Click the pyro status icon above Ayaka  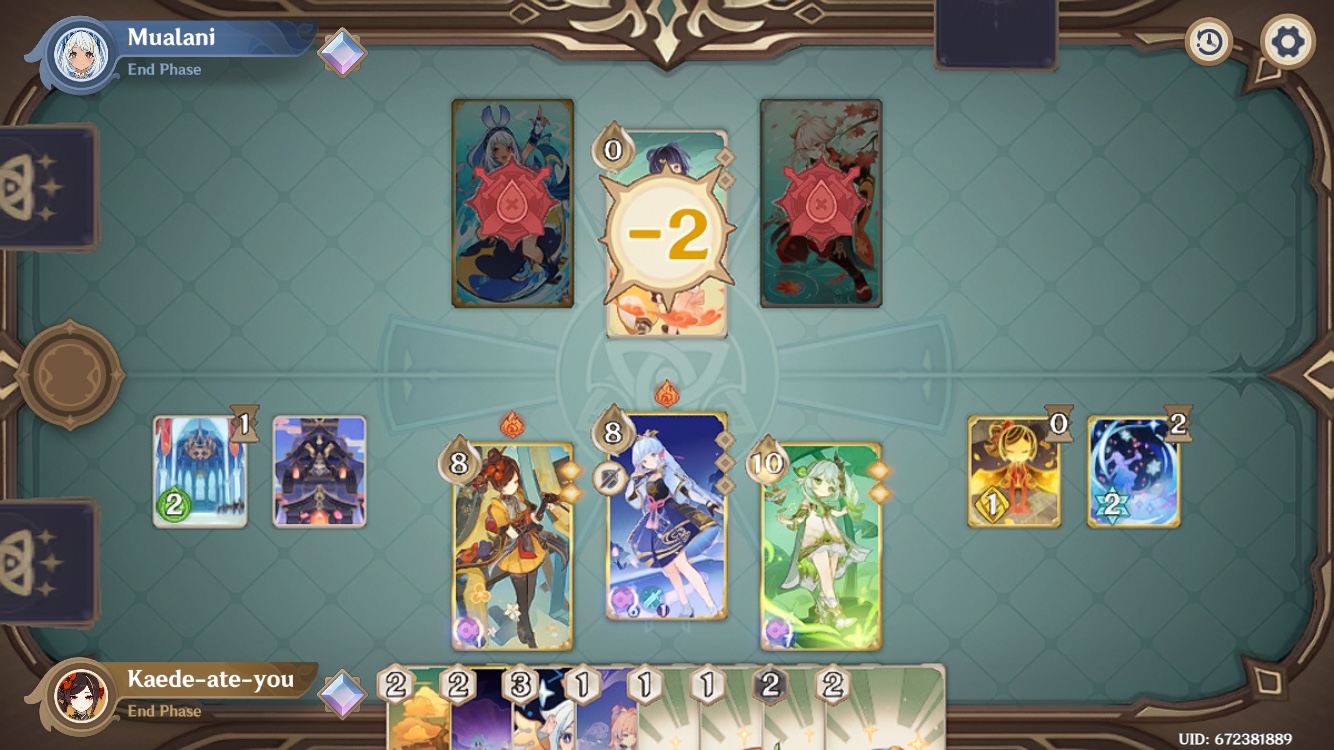(x=669, y=394)
